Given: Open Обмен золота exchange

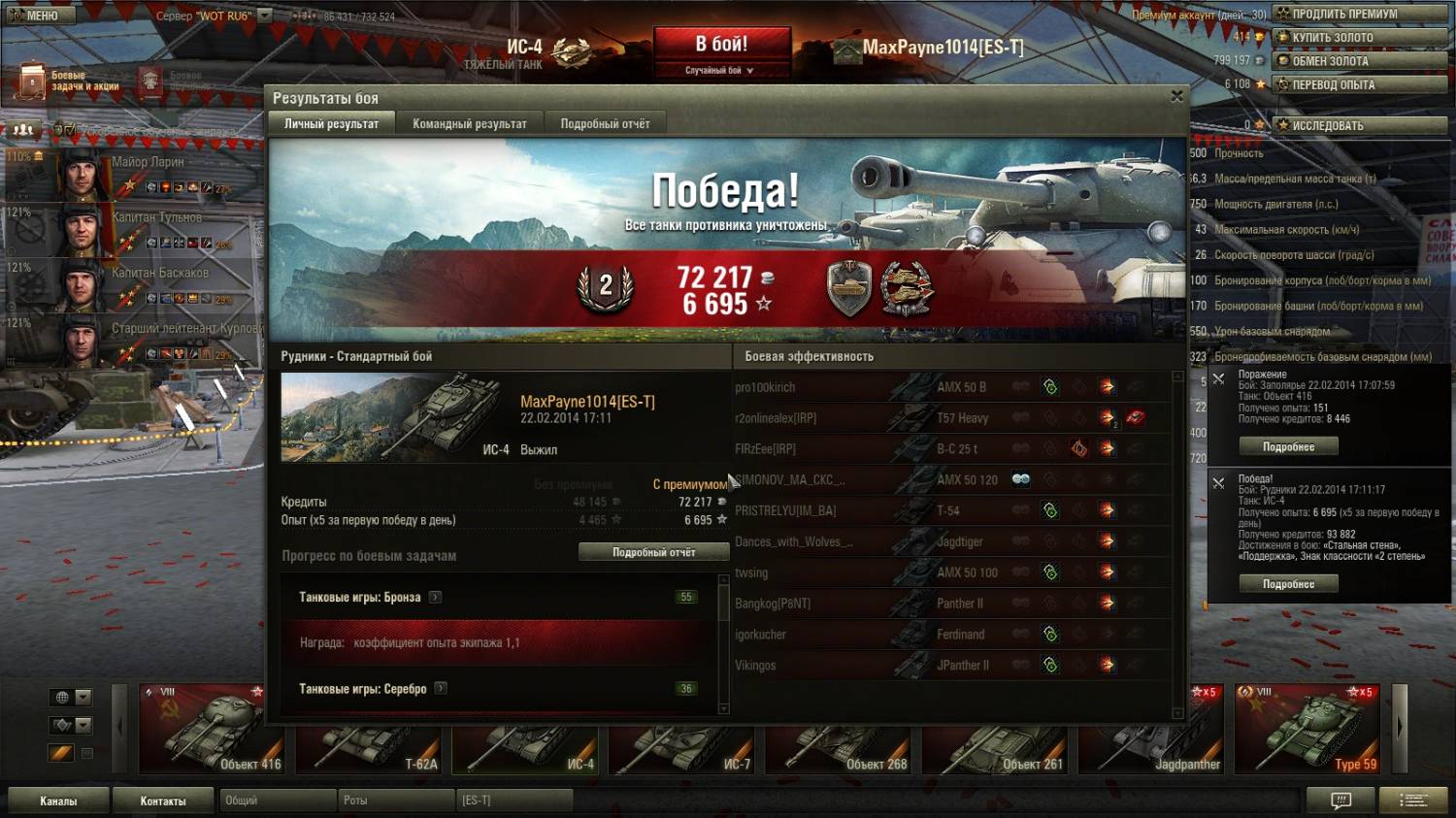Looking at the screenshot, I should (1361, 60).
